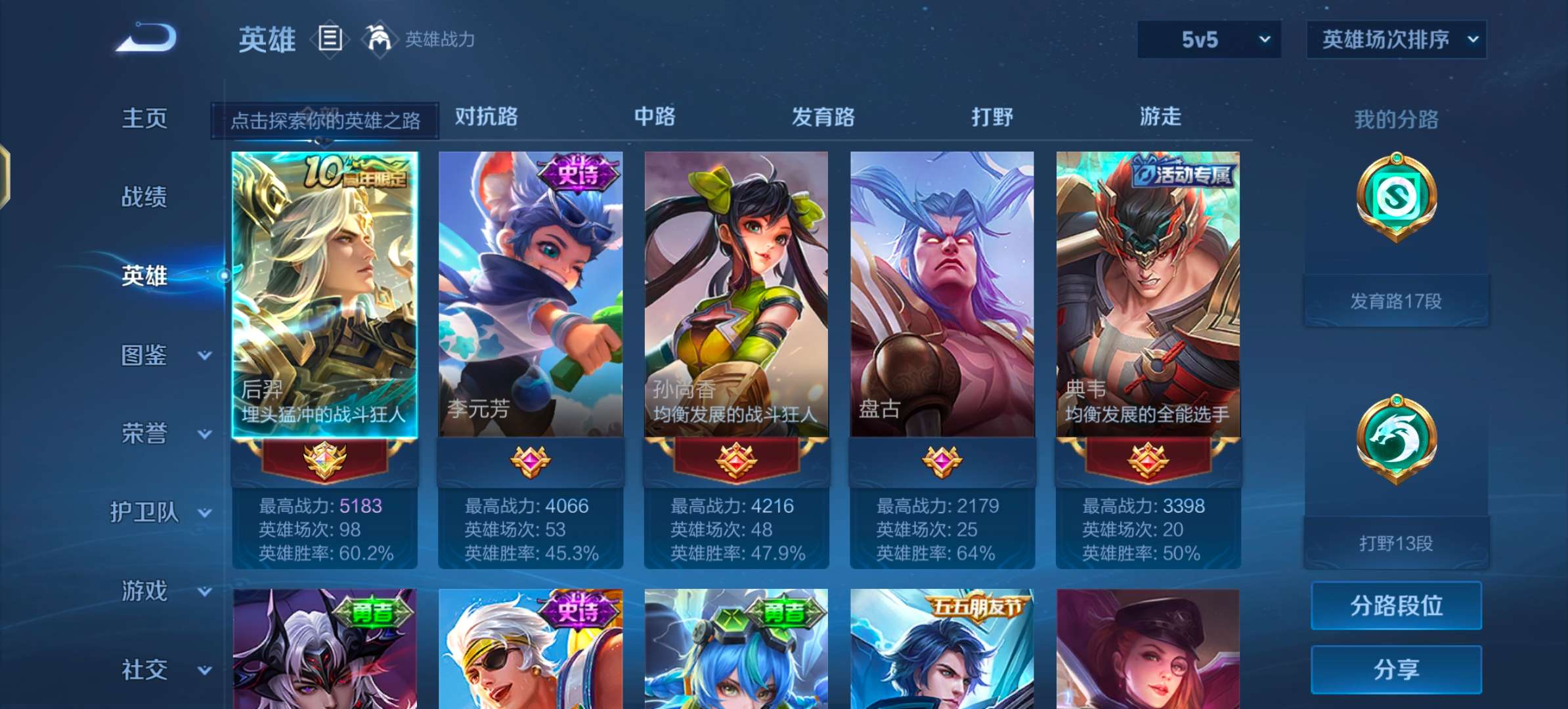This screenshot has height=709, width=1568.
Task: Click Sun Shangxiang's rank emblem
Action: (x=737, y=459)
